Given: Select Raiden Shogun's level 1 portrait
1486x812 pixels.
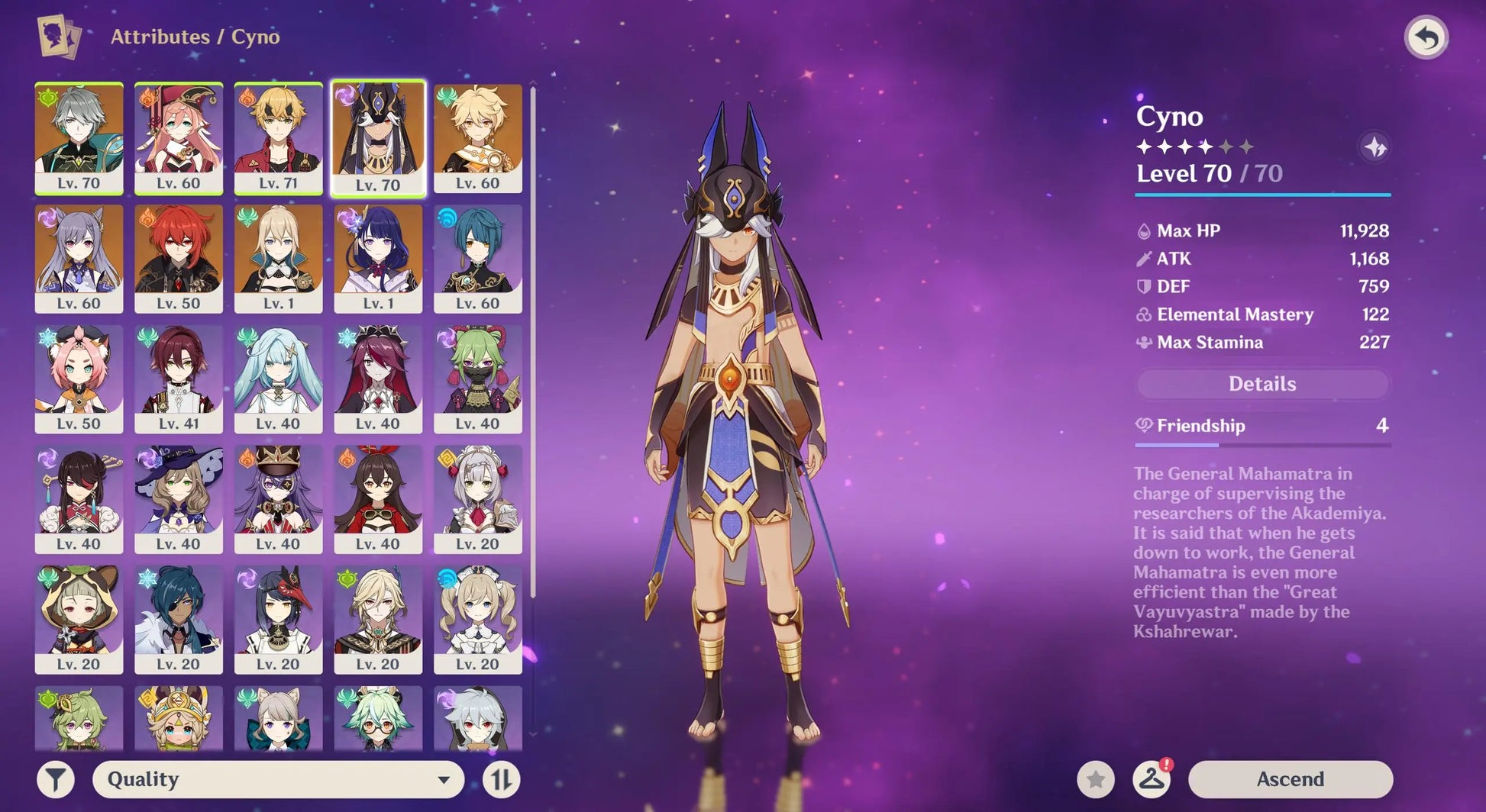Looking at the screenshot, I should (x=378, y=258).
